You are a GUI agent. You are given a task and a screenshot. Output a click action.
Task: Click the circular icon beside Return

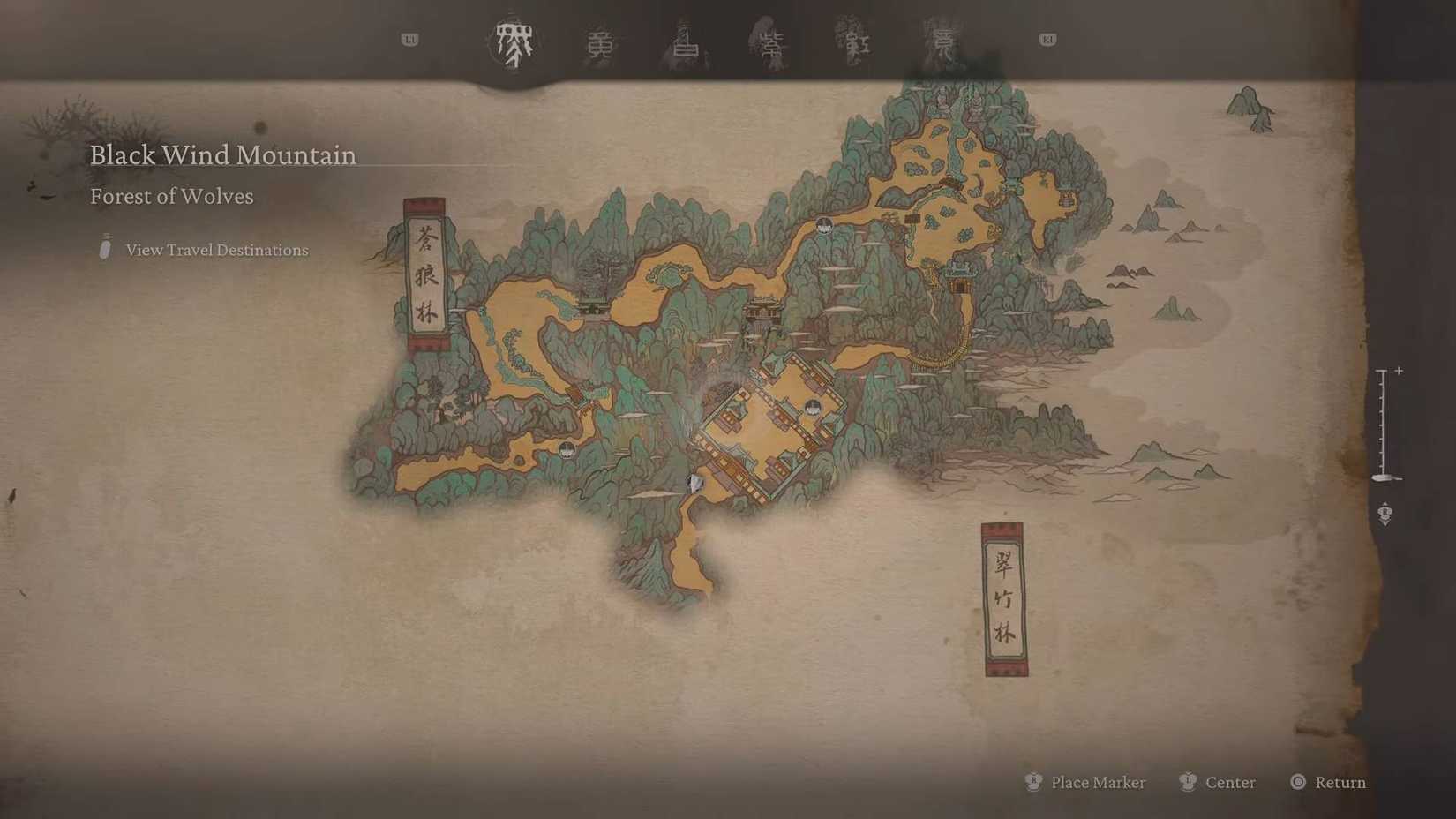(x=1297, y=782)
